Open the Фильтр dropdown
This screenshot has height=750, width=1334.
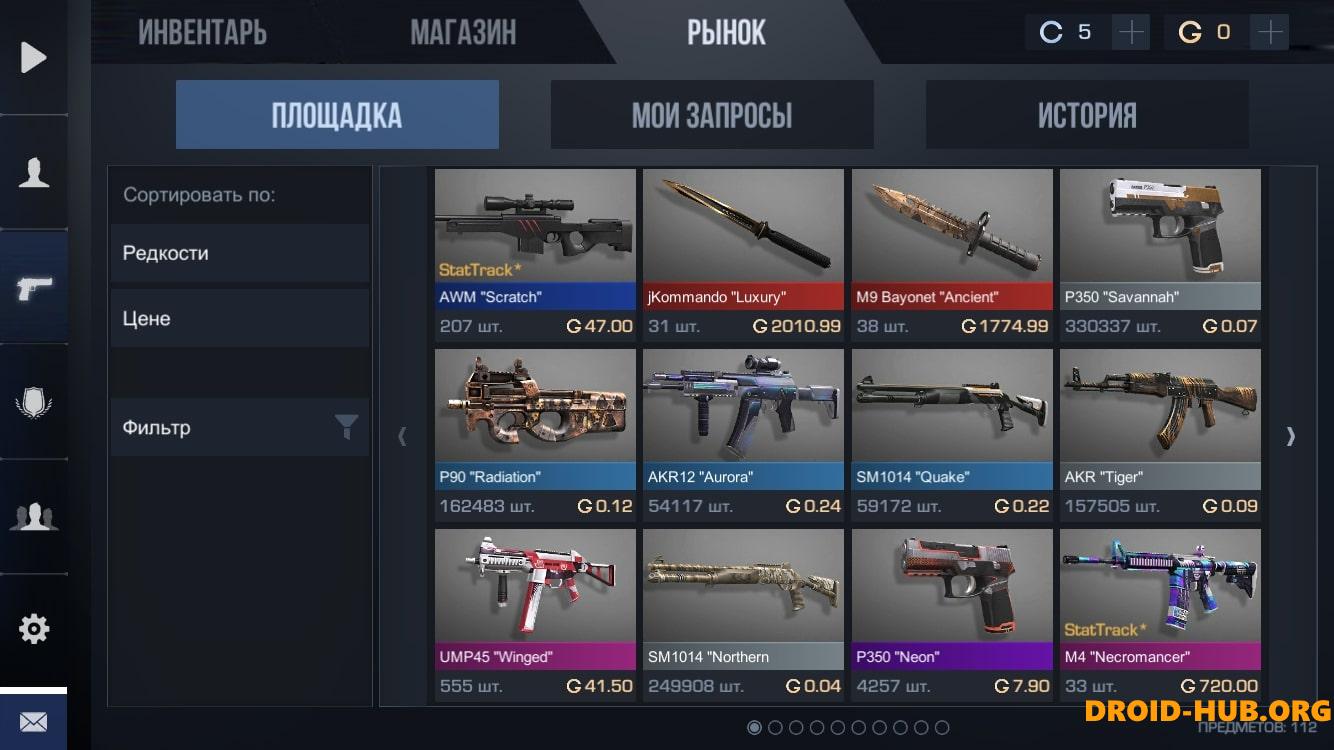240,428
